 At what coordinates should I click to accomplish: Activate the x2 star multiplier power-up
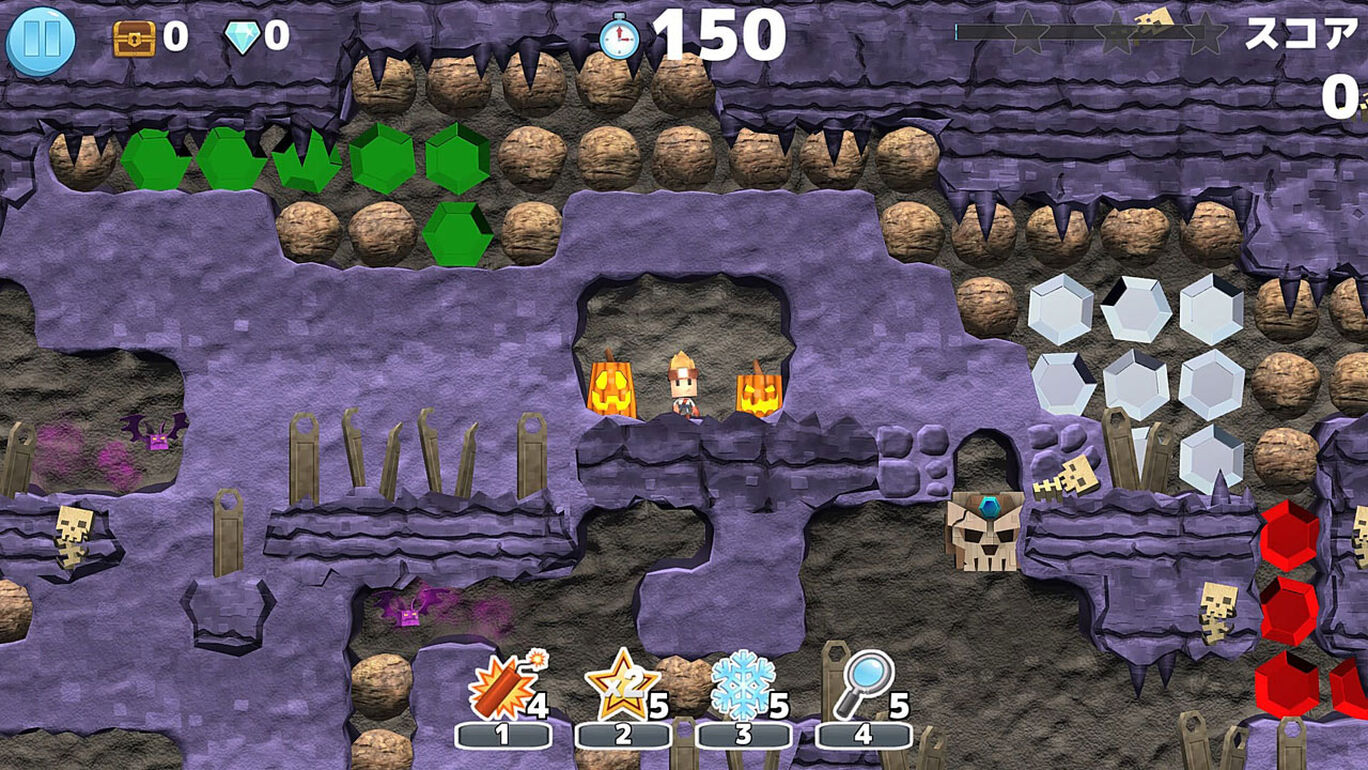click(x=625, y=685)
